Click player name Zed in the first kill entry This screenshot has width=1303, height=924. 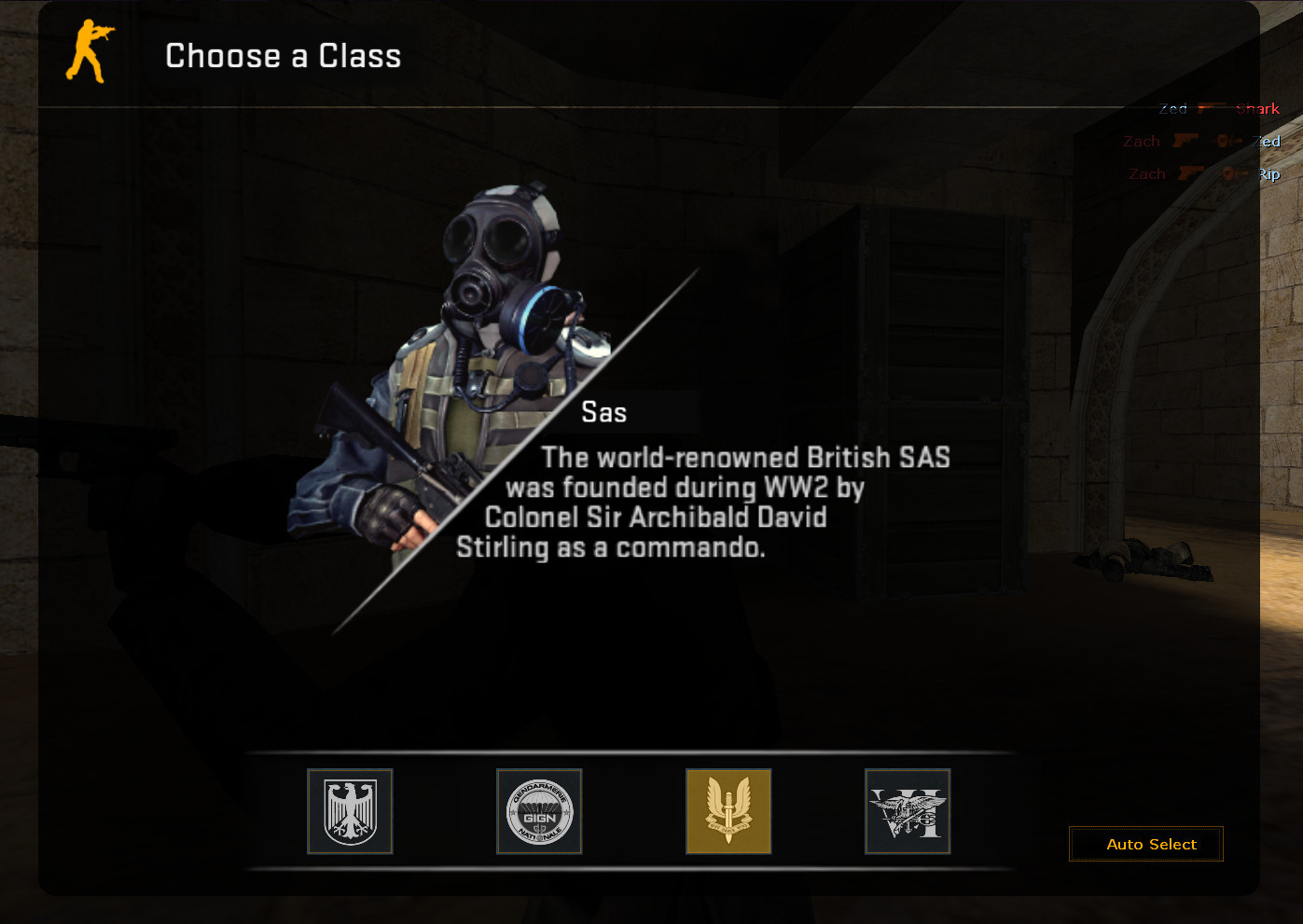[1173, 107]
